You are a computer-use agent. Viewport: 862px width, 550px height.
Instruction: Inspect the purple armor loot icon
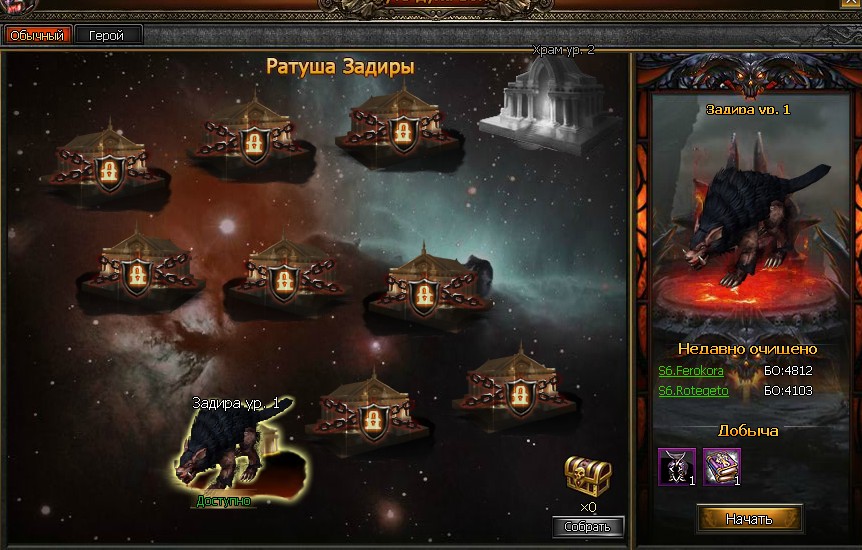(677, 466)
